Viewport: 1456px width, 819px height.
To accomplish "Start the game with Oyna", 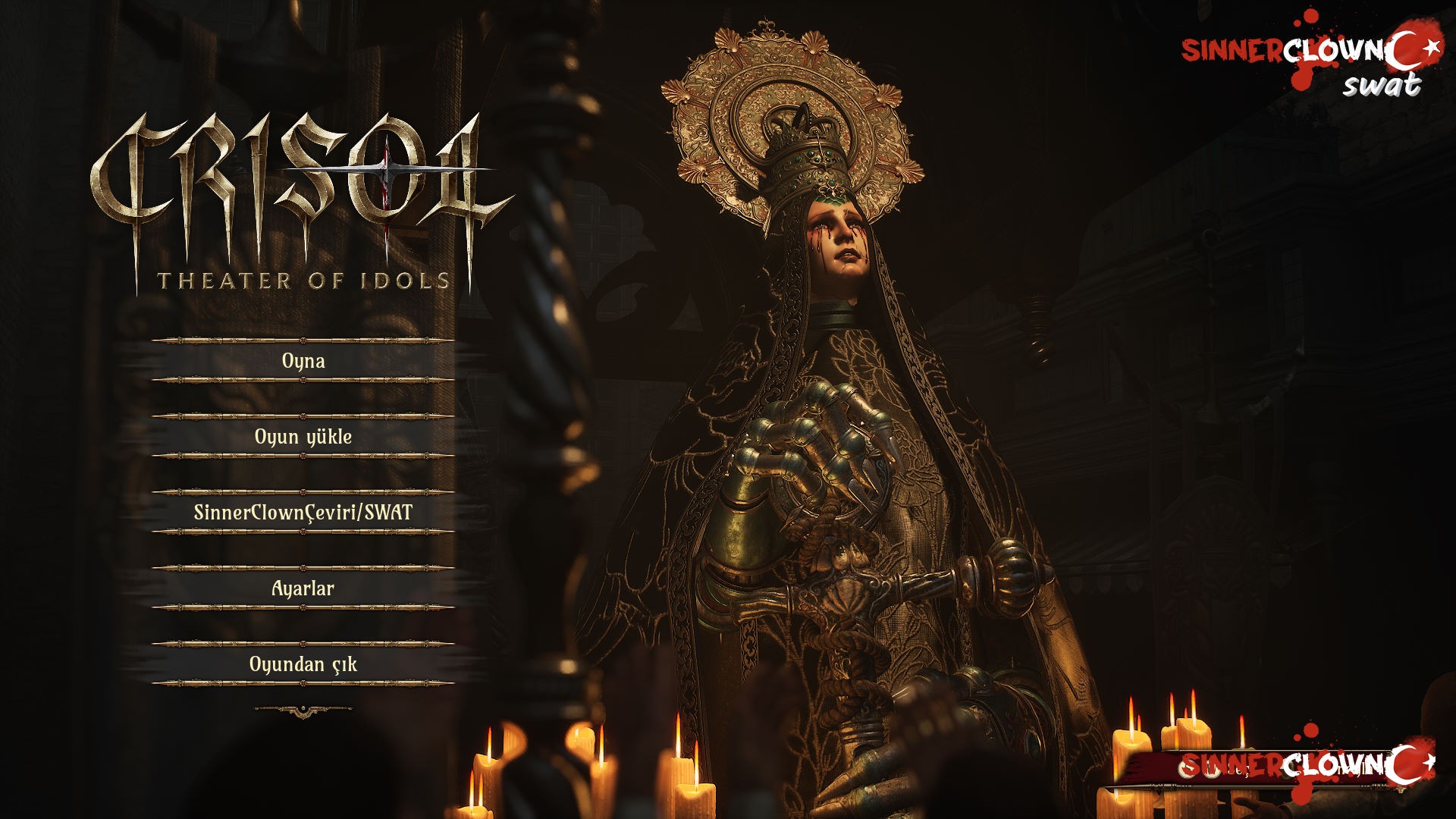I will click(303, 361).
